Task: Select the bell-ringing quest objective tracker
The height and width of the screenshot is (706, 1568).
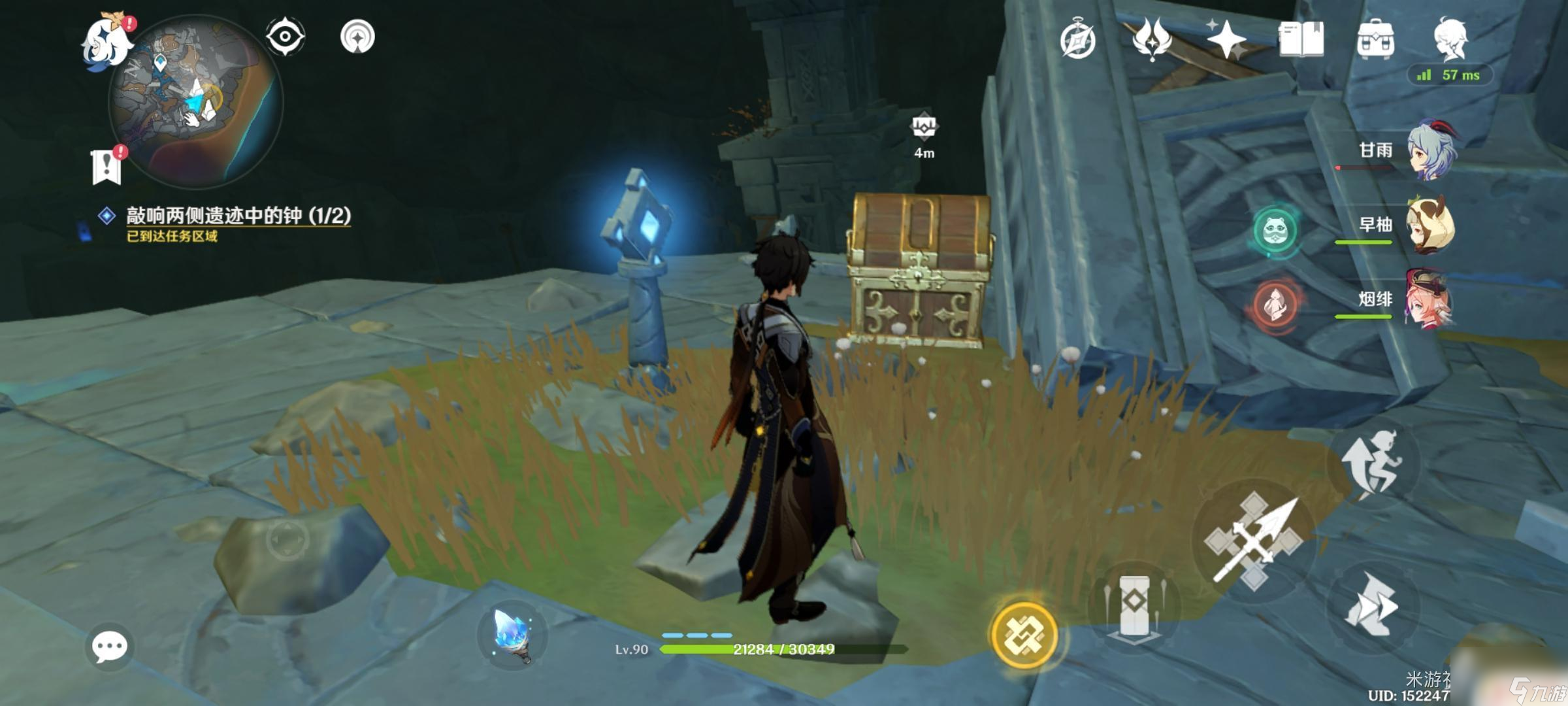Action: 238,216
